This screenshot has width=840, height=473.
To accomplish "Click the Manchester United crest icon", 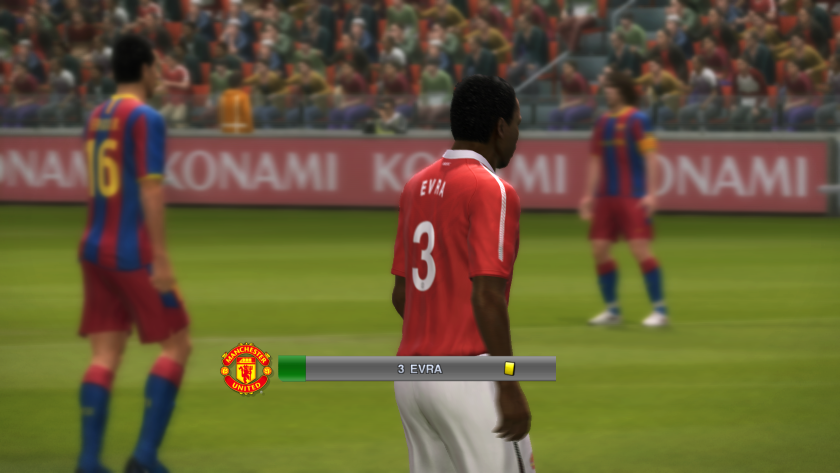I will pyautogui.click(x=246, y=369).
